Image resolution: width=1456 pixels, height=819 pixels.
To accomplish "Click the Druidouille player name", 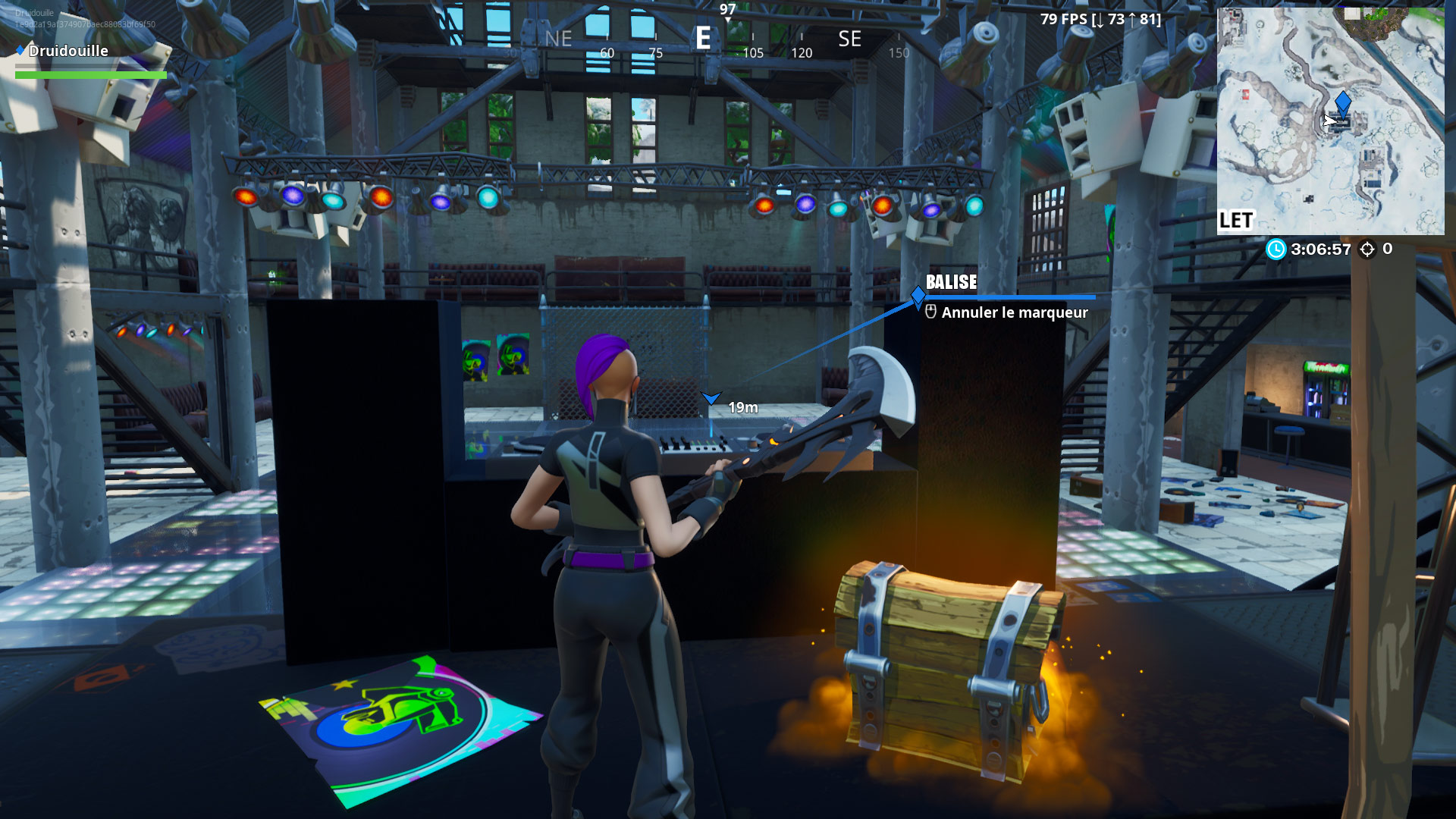I will [68, 51].
